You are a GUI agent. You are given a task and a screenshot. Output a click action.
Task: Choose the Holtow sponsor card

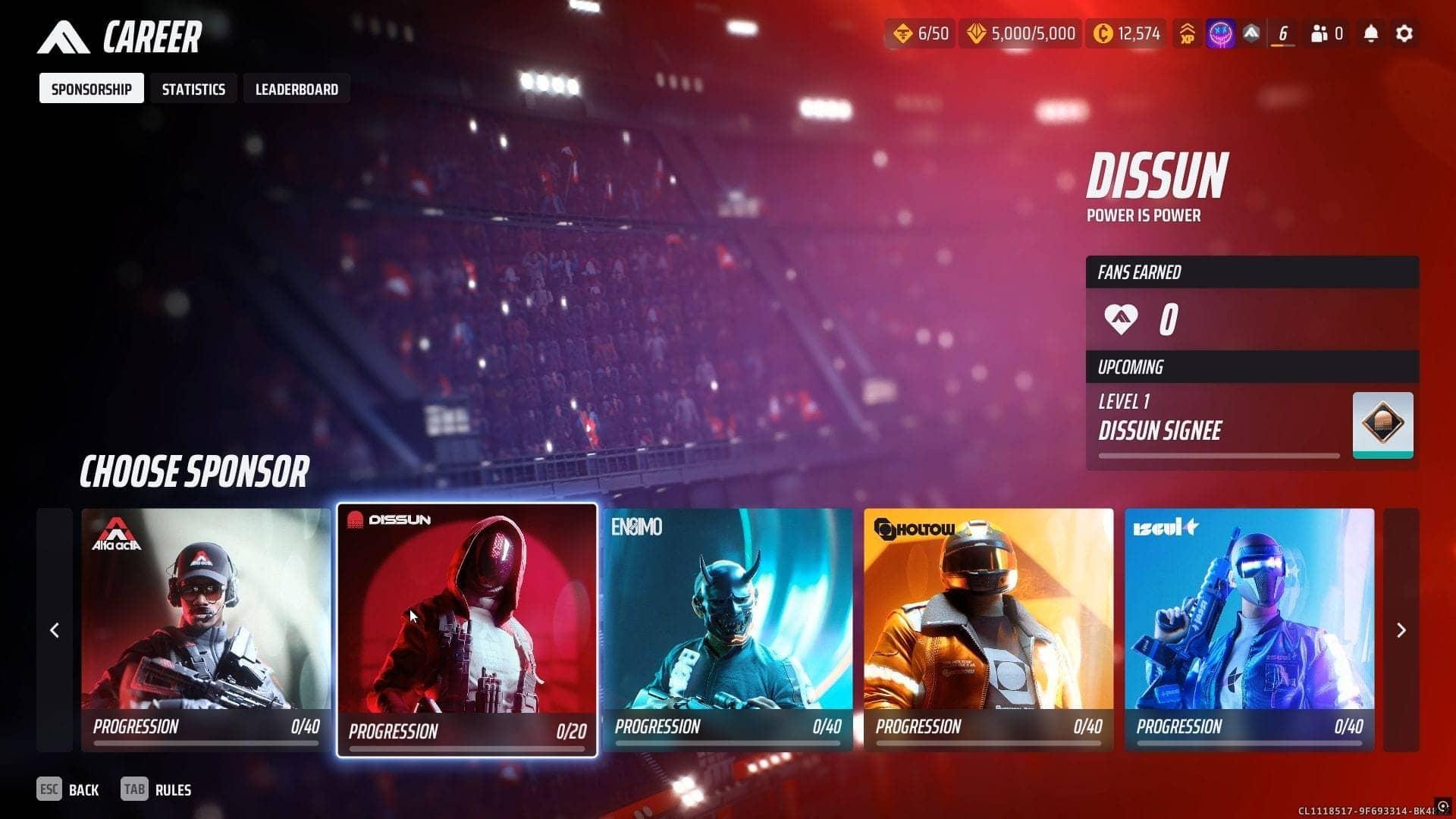[x=988, y=629]
